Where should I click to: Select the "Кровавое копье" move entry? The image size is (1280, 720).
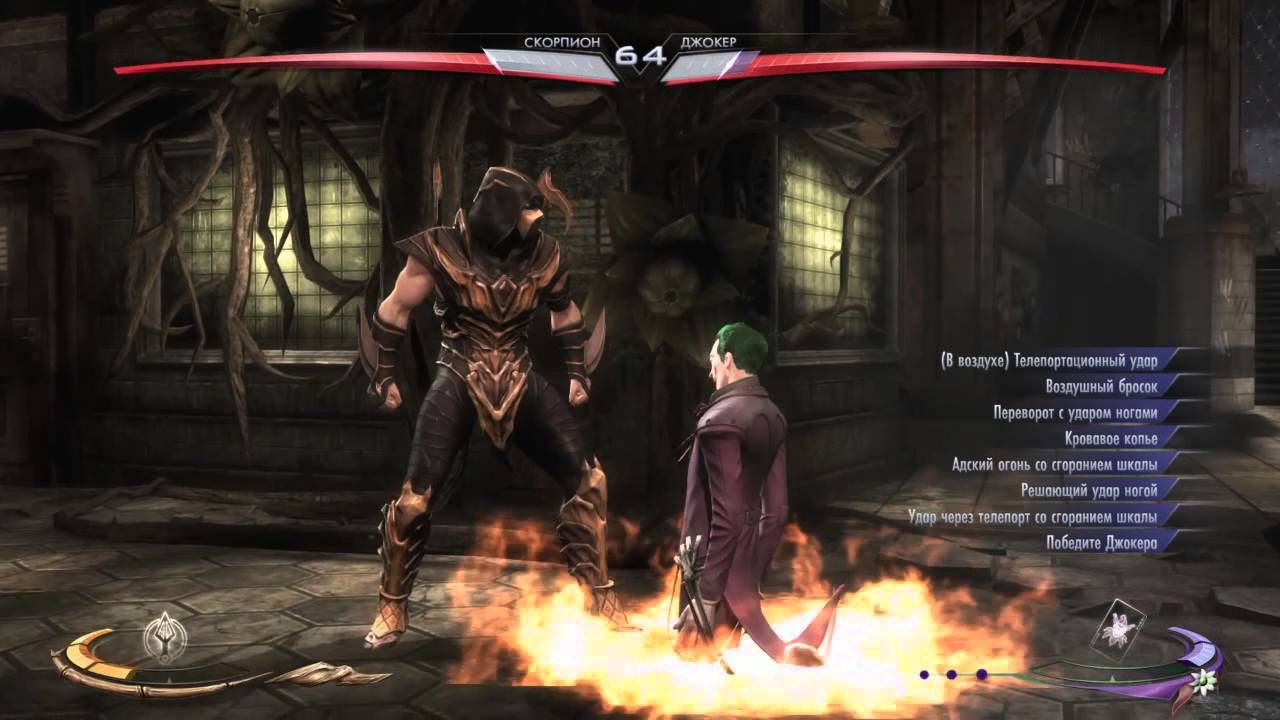pyautogui.click(x=1110, y=438)
